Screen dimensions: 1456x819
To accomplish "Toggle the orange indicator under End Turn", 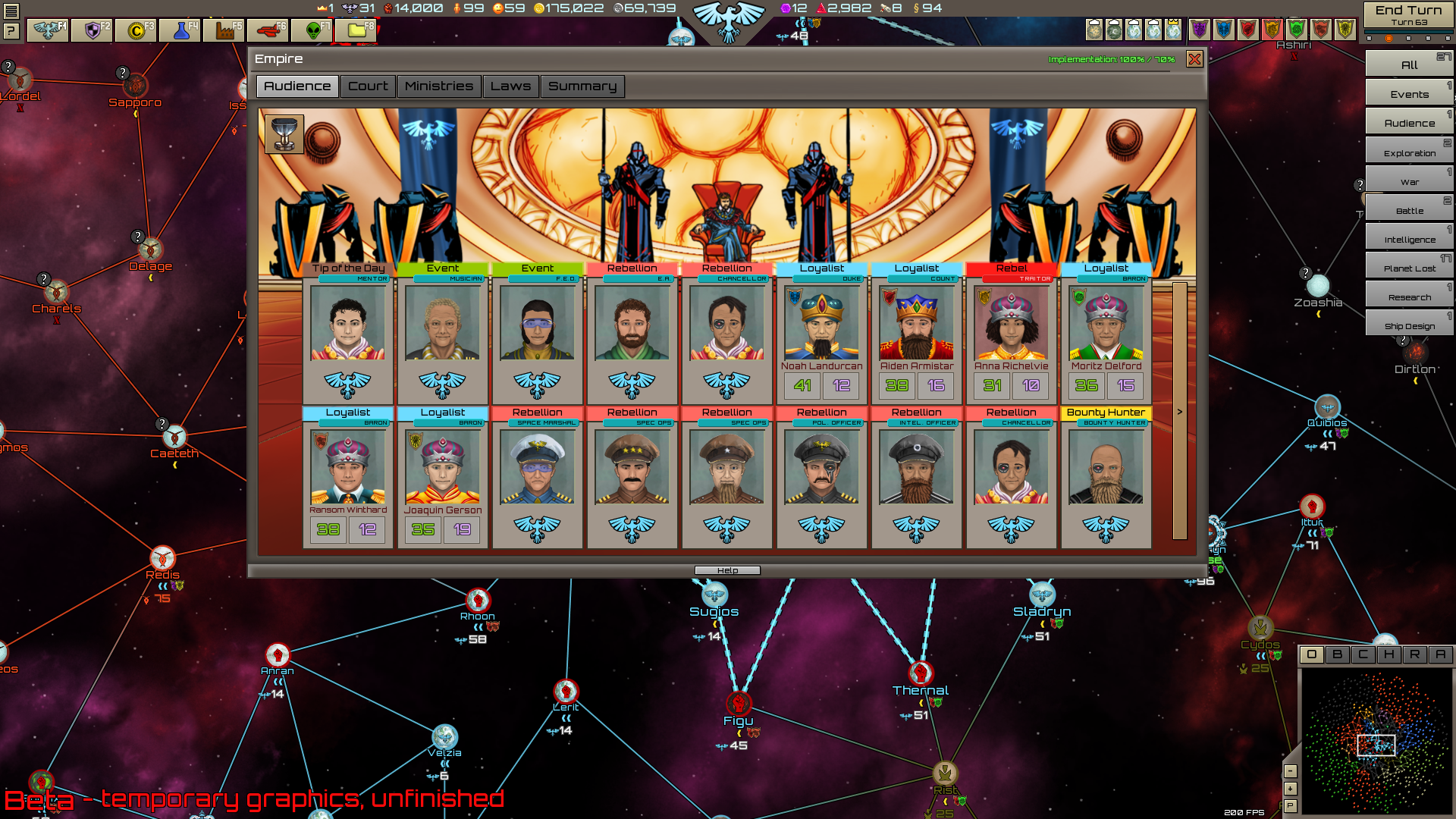I will [x=1389, y=38].
